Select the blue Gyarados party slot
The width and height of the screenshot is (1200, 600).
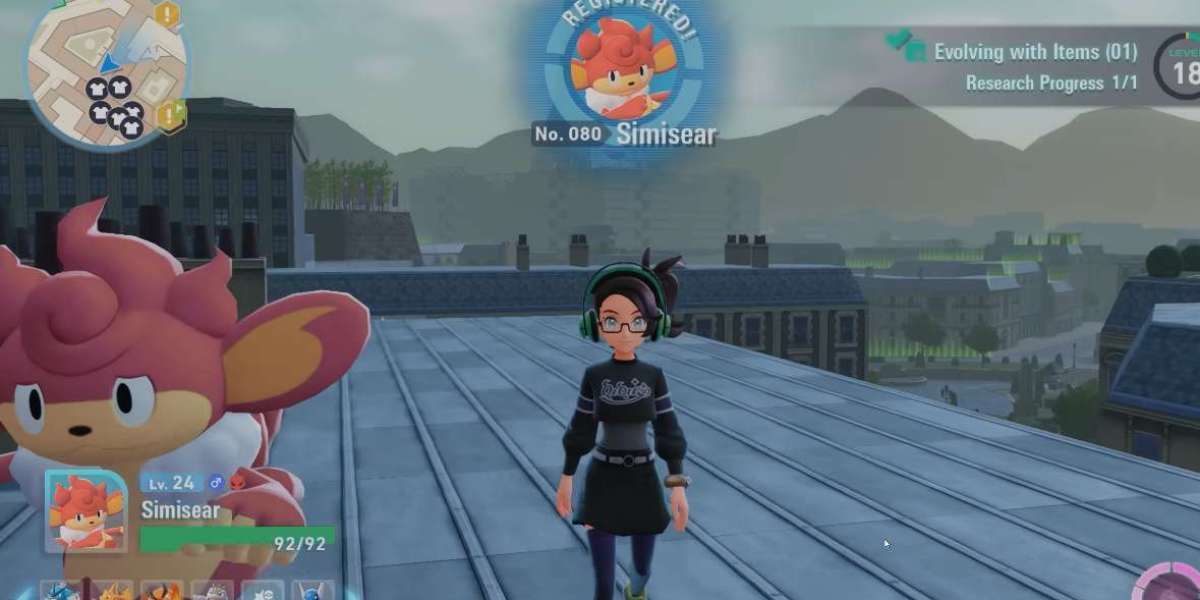(x=62, y=592)
